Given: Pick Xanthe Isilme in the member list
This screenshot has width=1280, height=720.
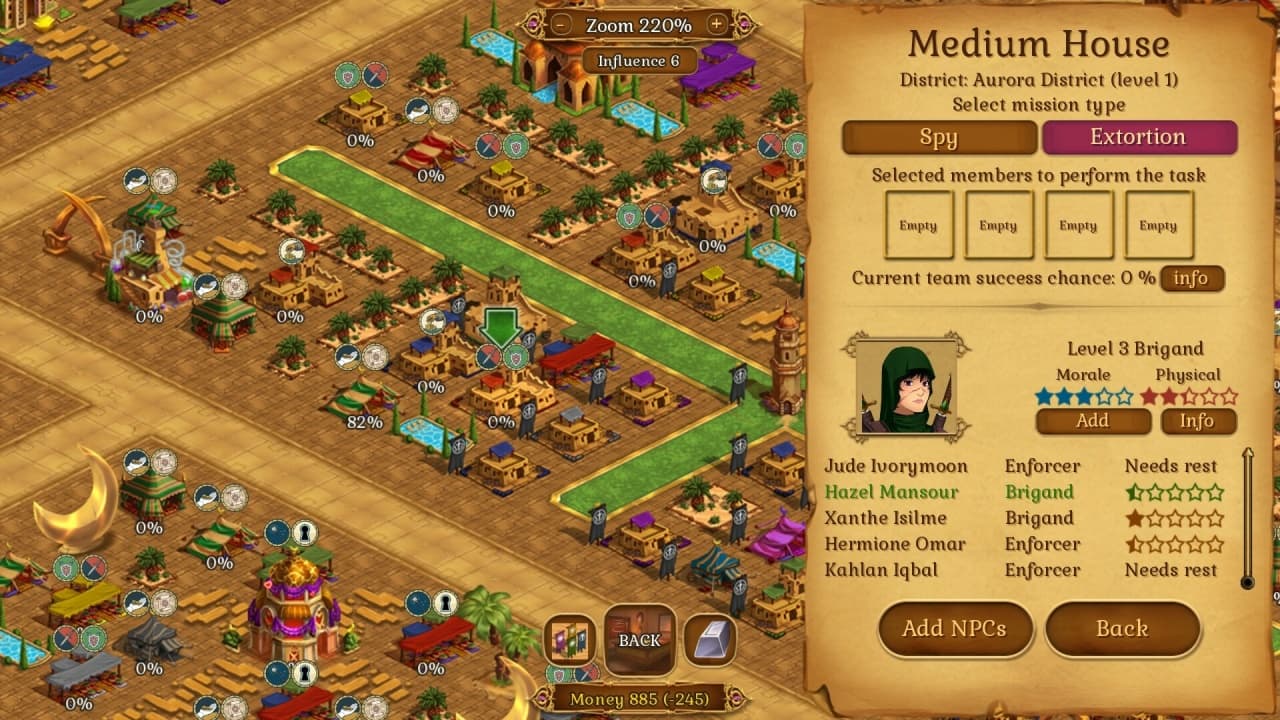Looking at the screenshot, I should (x=885, y=518).
